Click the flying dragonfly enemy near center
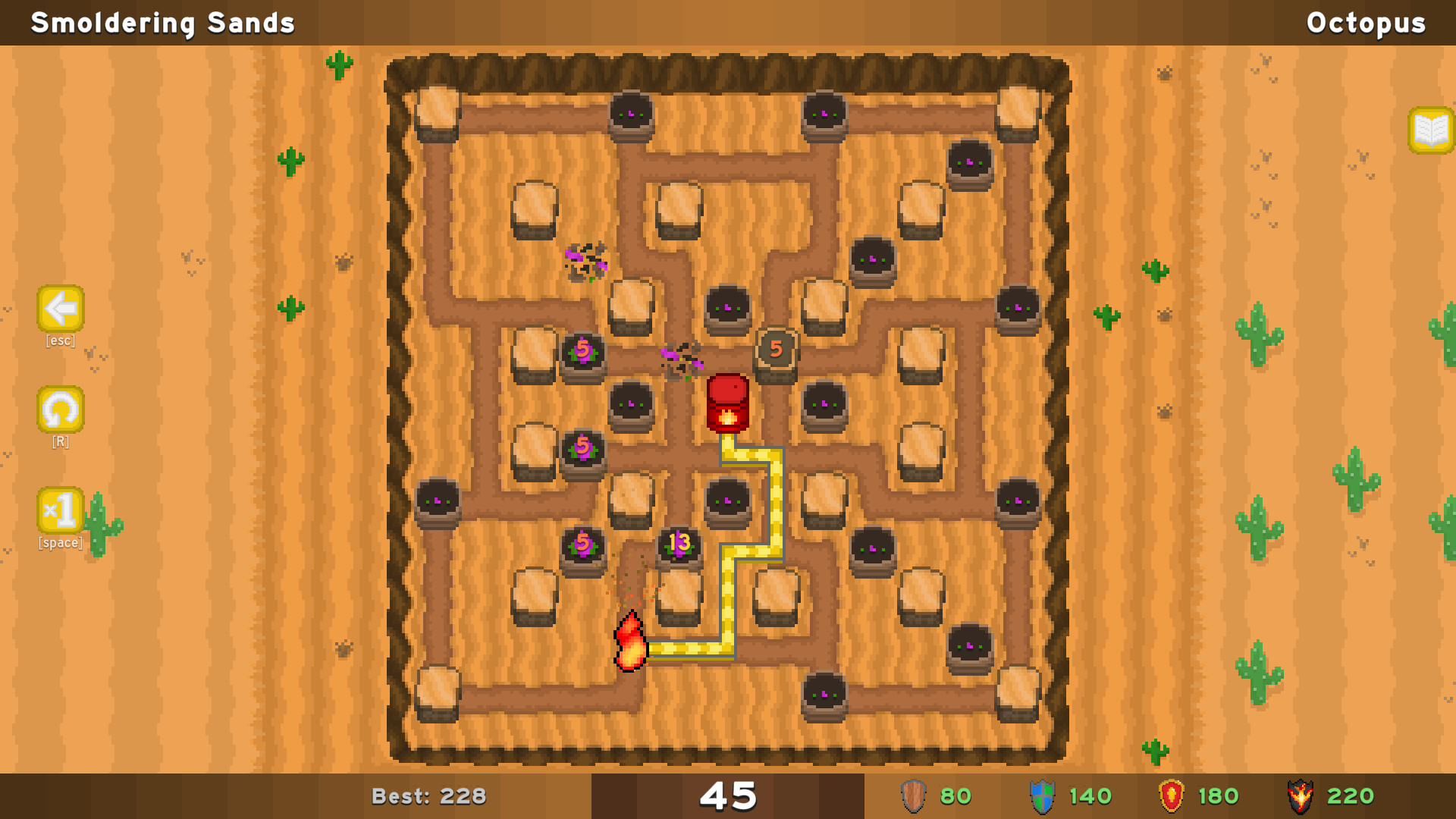The image size is (1456, 819). pyautogui.click(x=681, y=356)
